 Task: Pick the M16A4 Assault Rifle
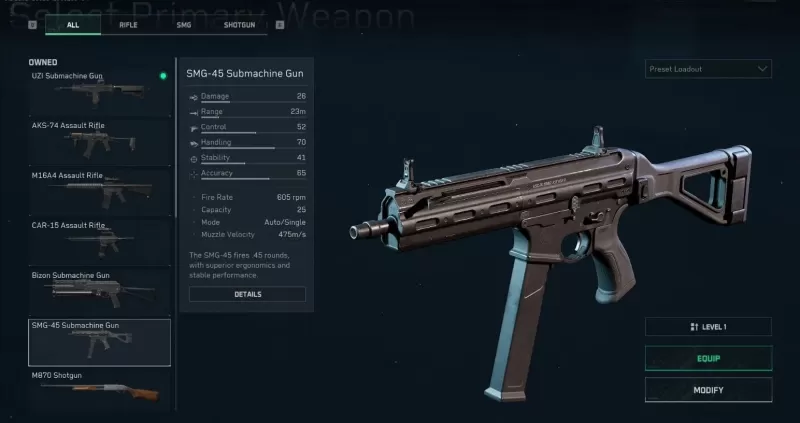(x=98, y=190)
